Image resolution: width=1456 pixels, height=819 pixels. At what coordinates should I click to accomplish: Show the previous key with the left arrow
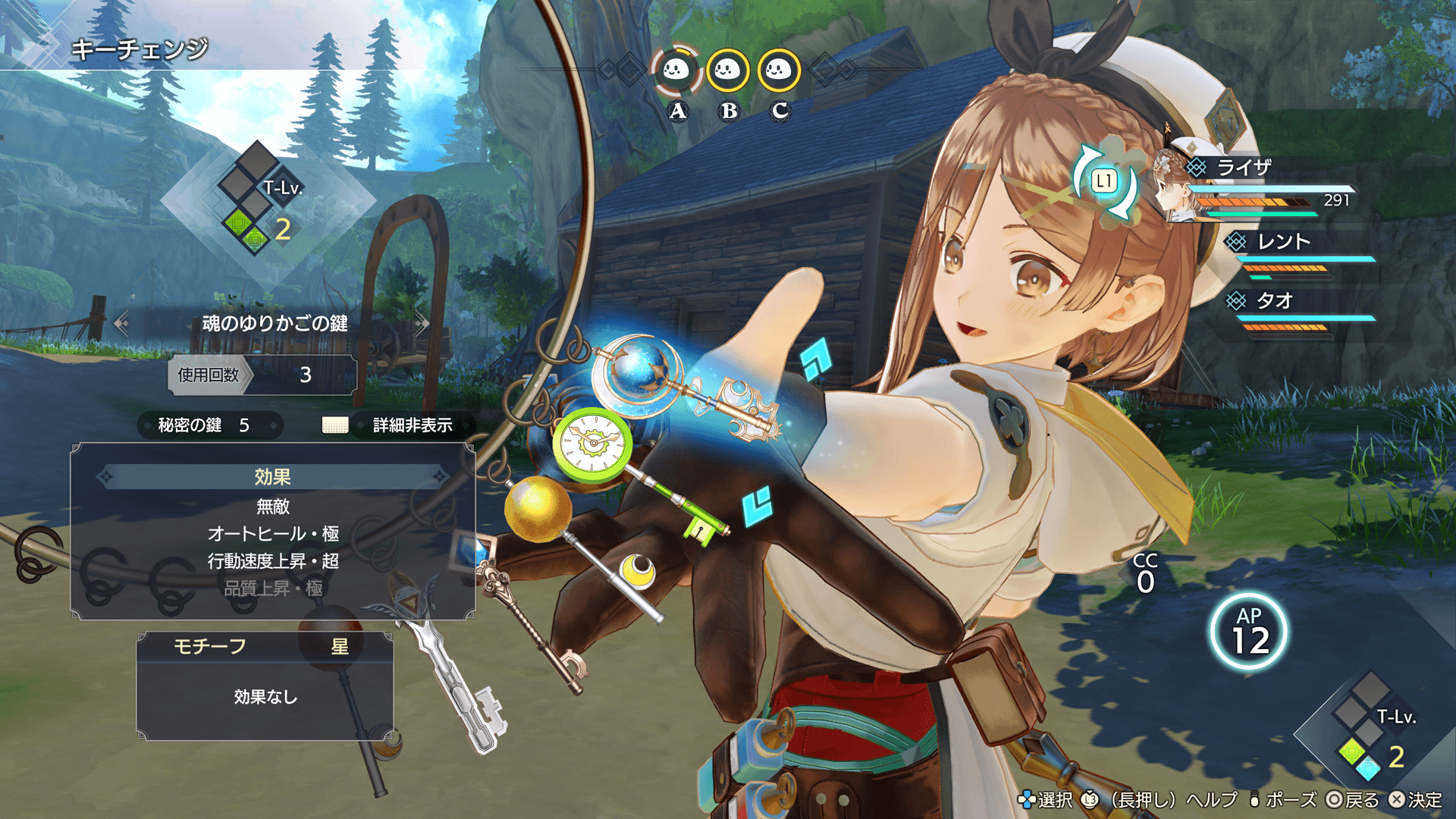coord(121,324)
